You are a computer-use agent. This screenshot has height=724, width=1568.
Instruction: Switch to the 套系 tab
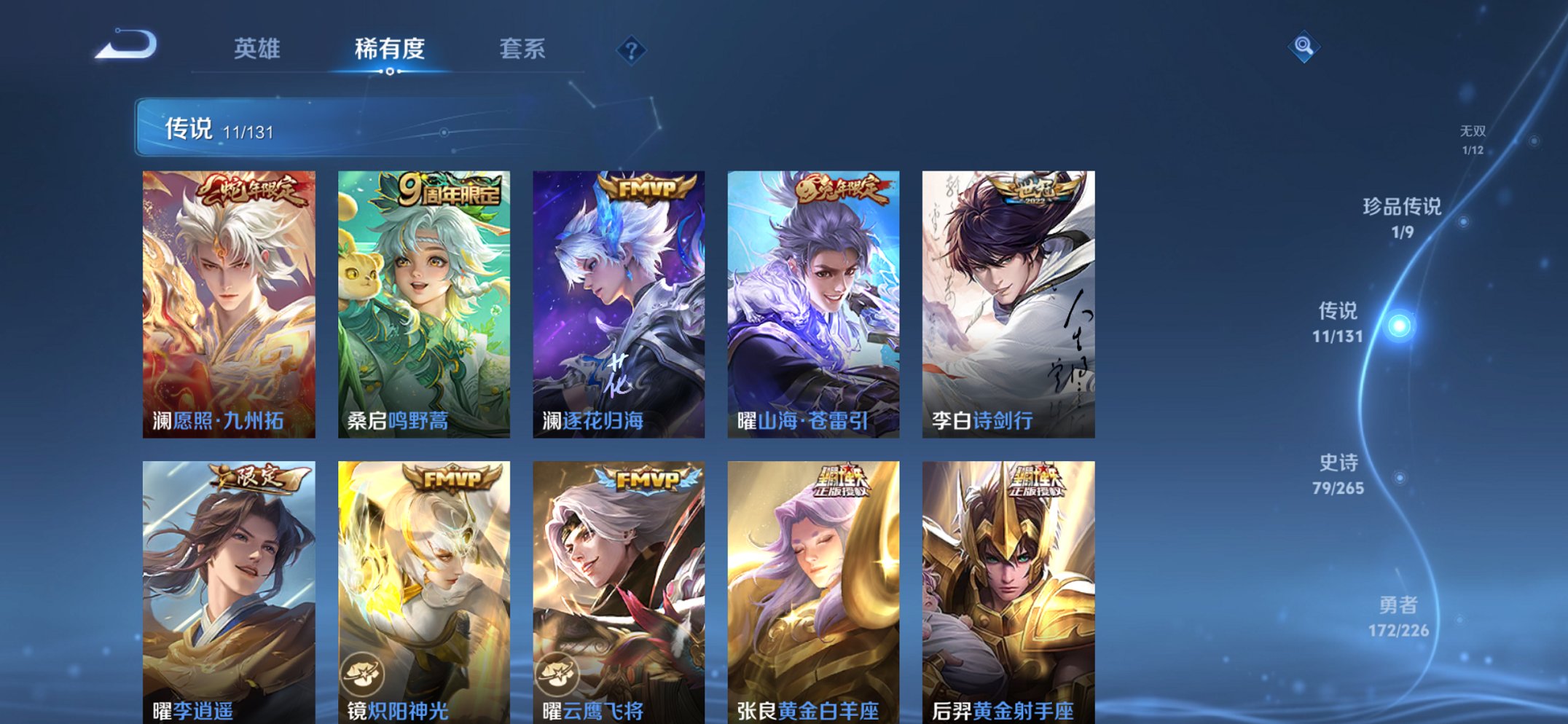(x=523, y=49)
